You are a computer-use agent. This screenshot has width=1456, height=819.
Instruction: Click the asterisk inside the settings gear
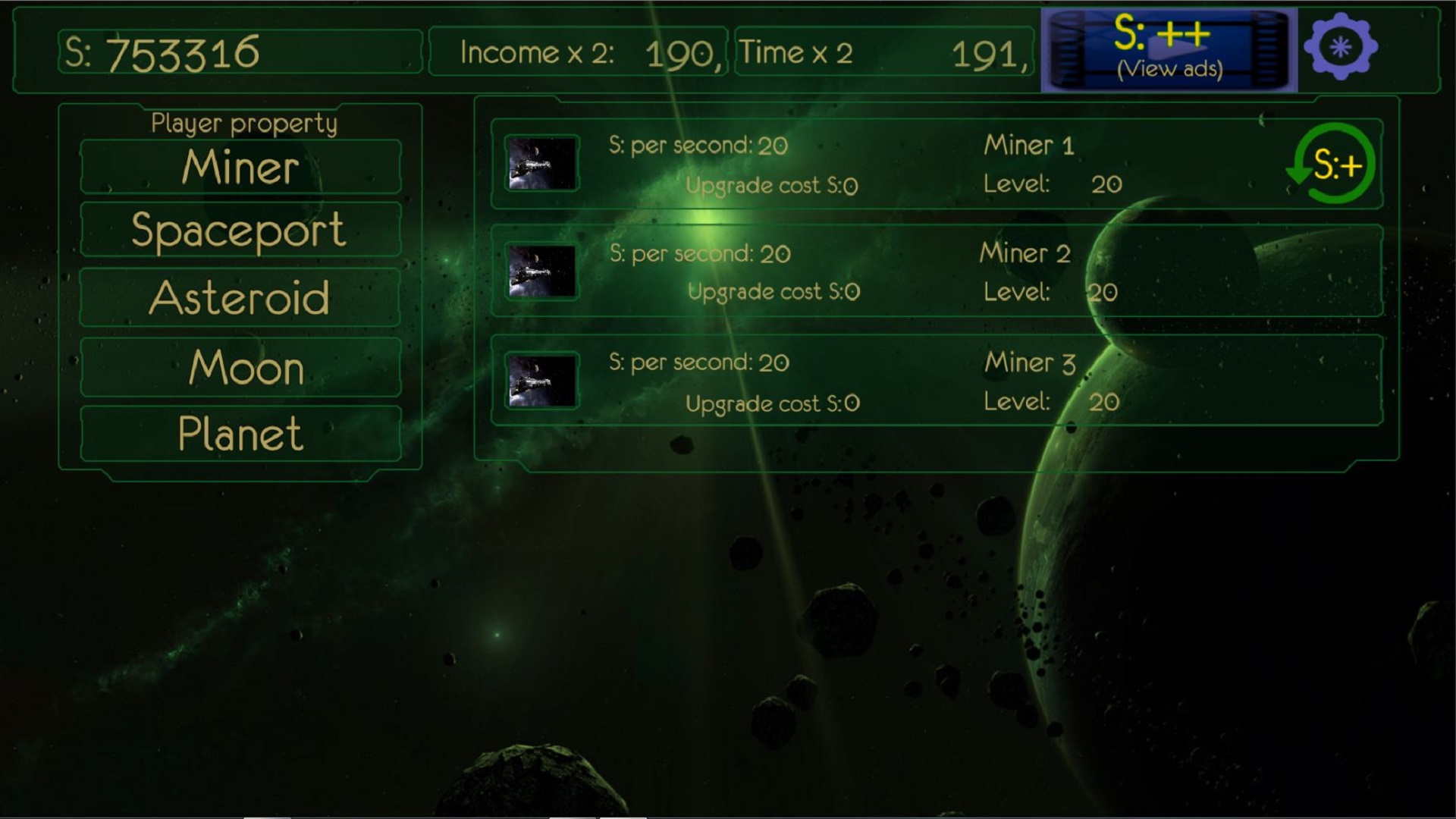click(1339, 47)
